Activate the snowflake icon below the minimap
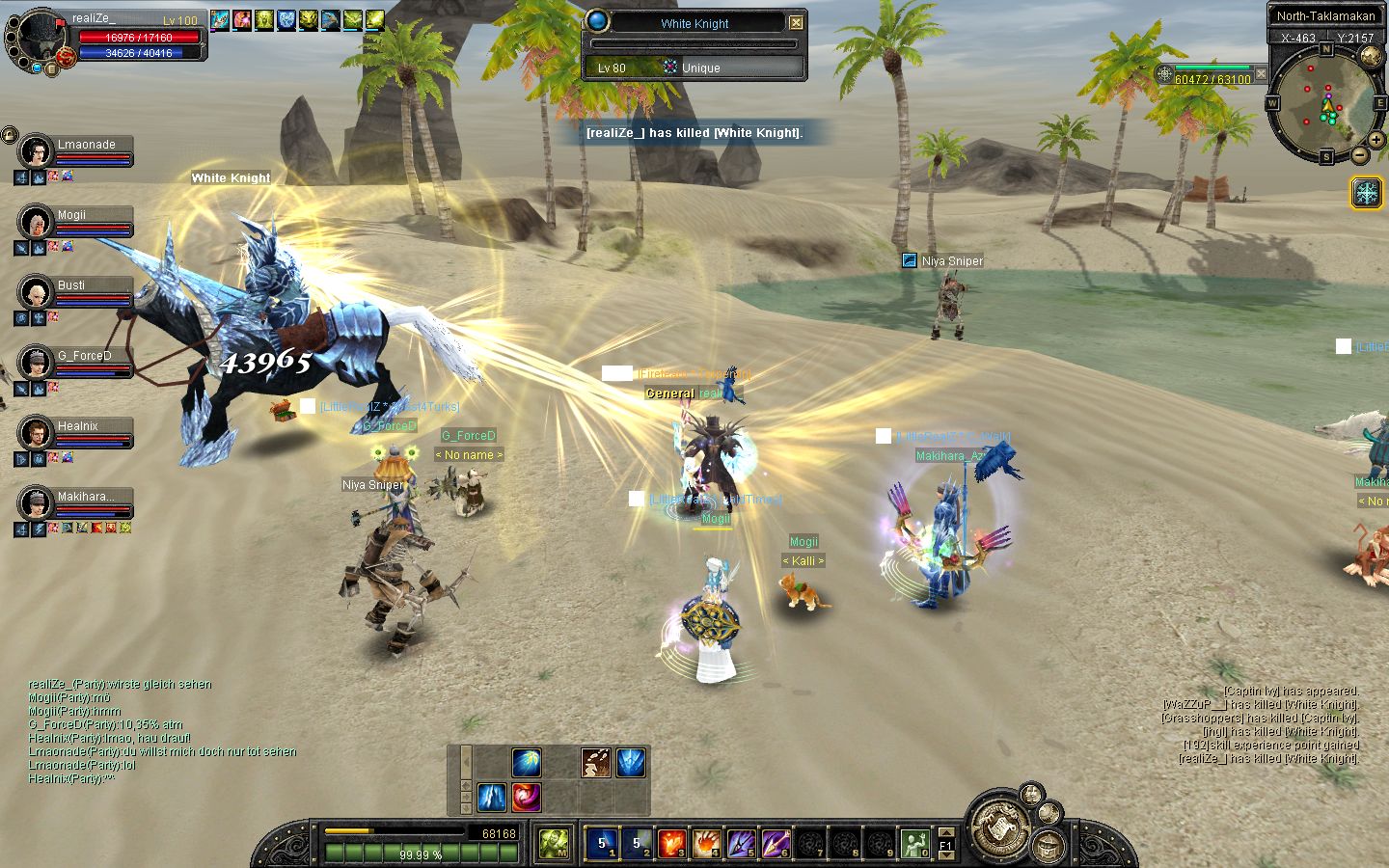 pos(1366,193)
